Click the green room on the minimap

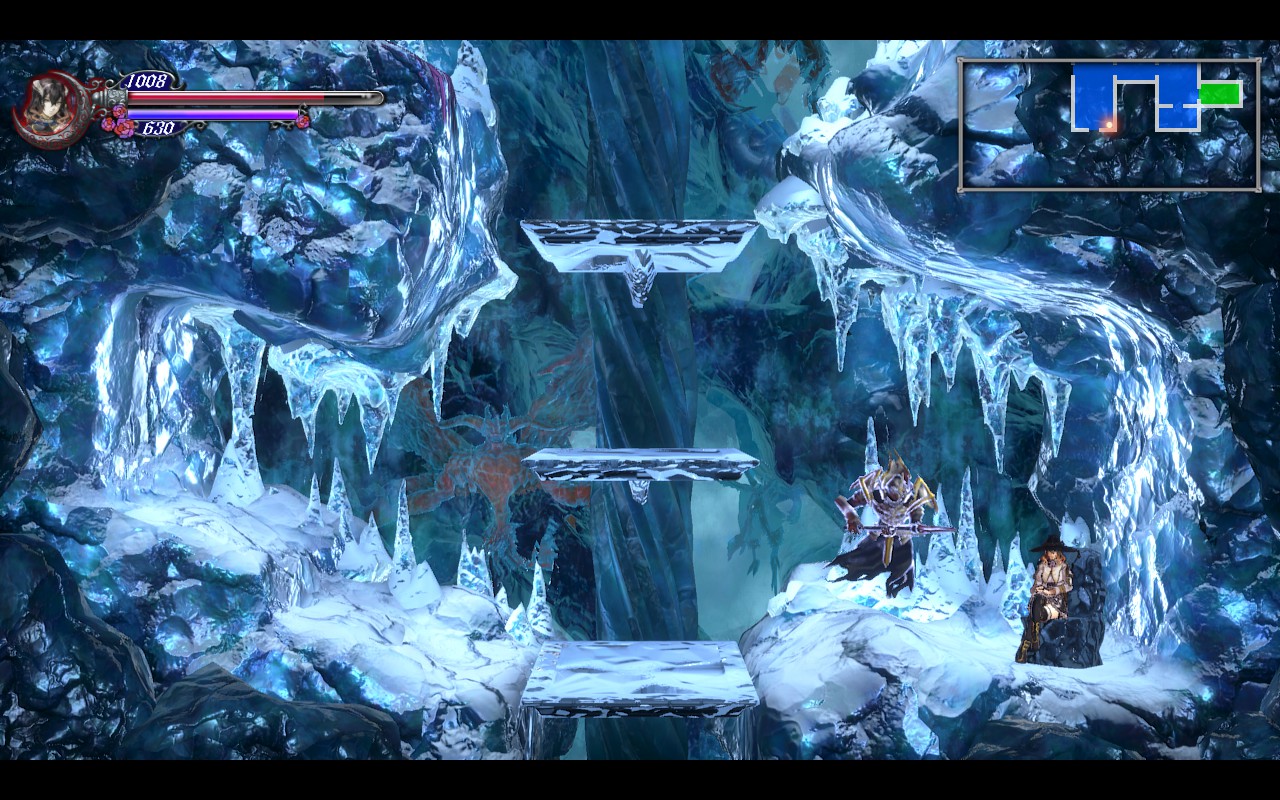pos(1220,94)
